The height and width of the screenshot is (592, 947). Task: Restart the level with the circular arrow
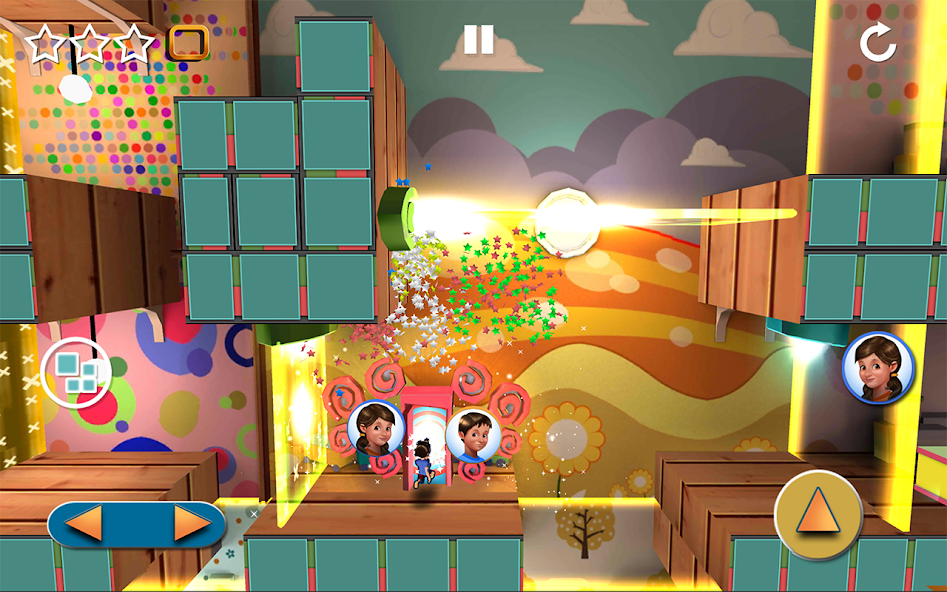point(878,43)
